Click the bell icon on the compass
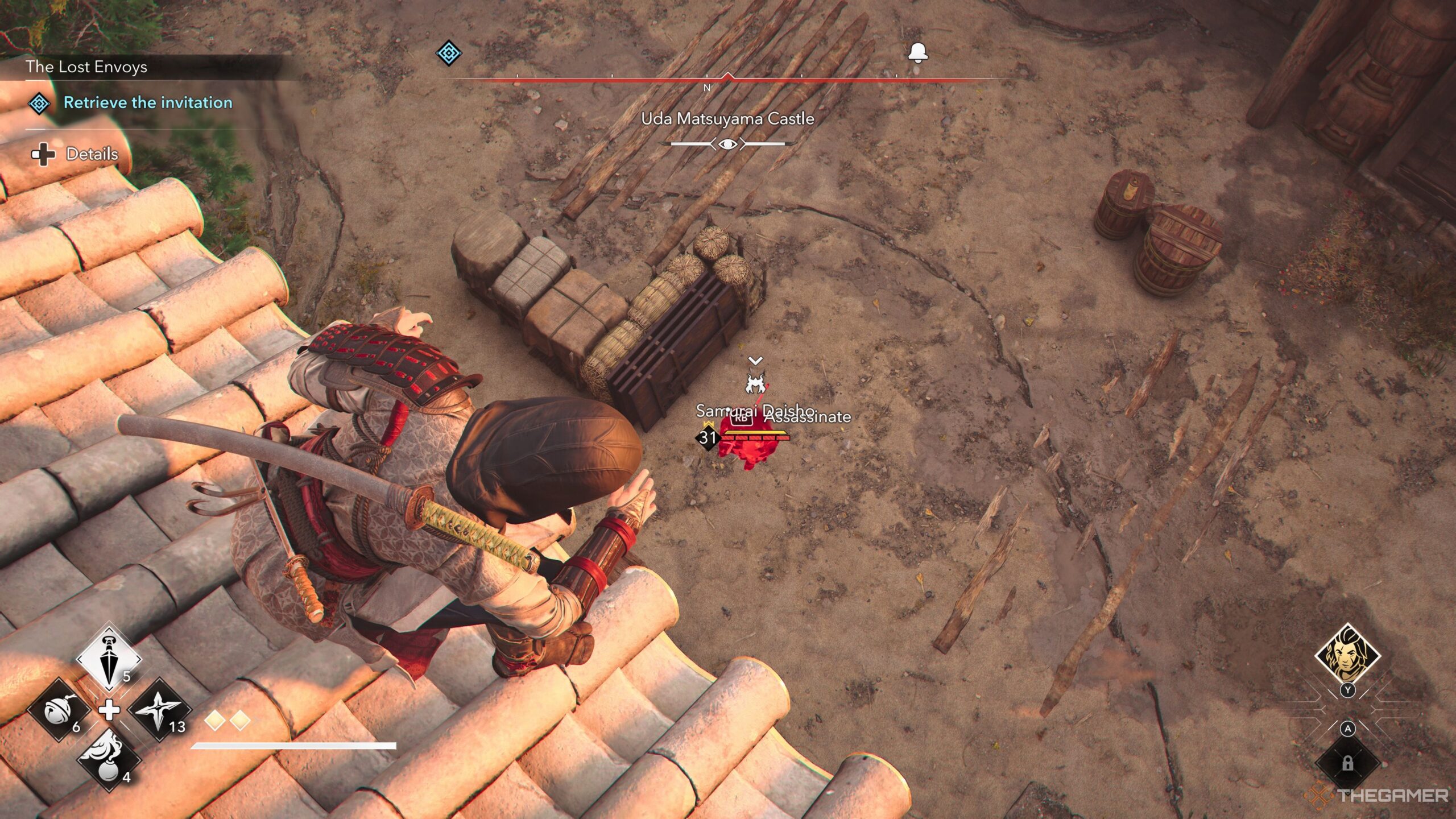Viewport: 1456px width, 819px height. tap(918, 52)
